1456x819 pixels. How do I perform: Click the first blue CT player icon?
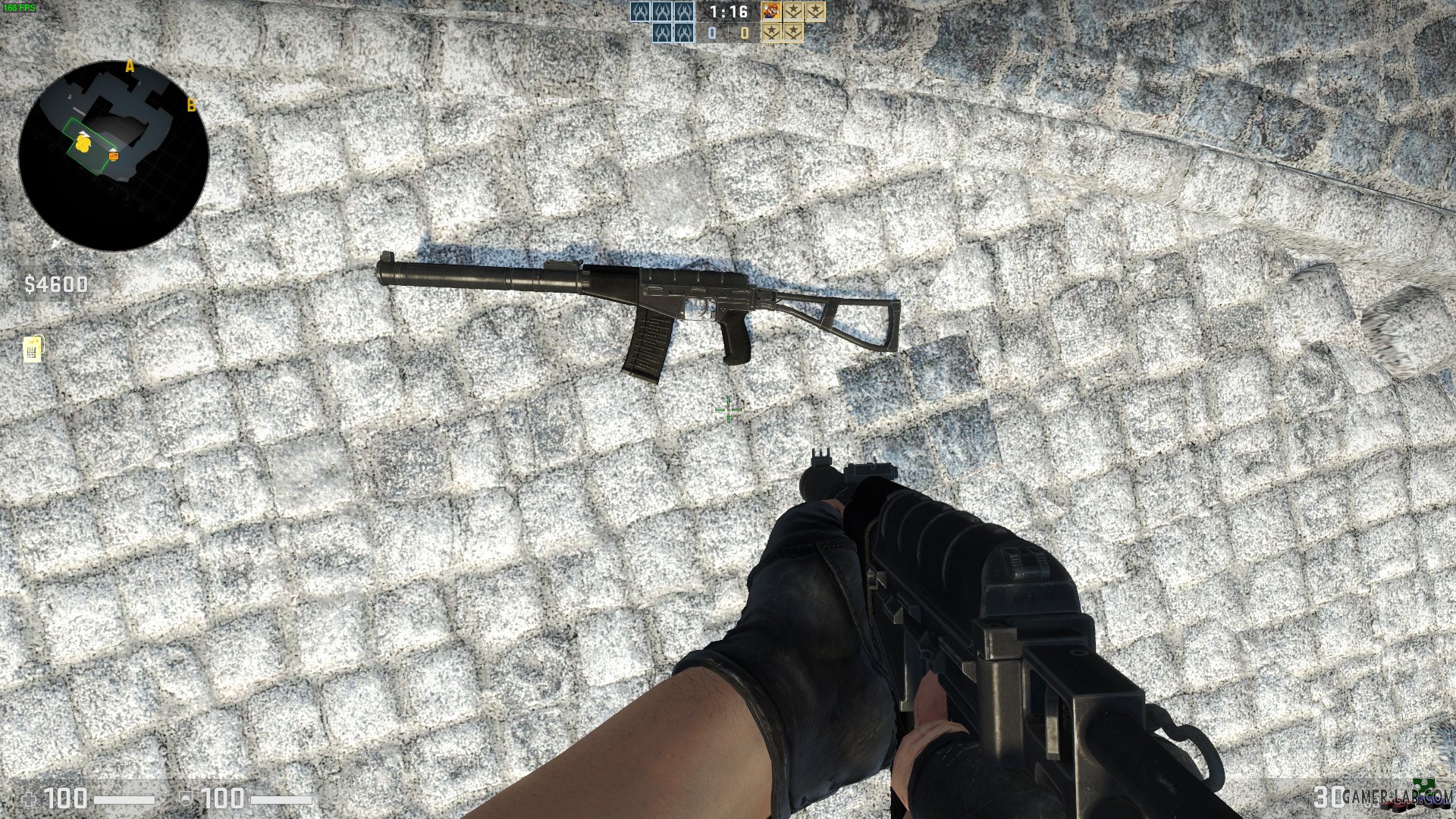coord(641,10)
